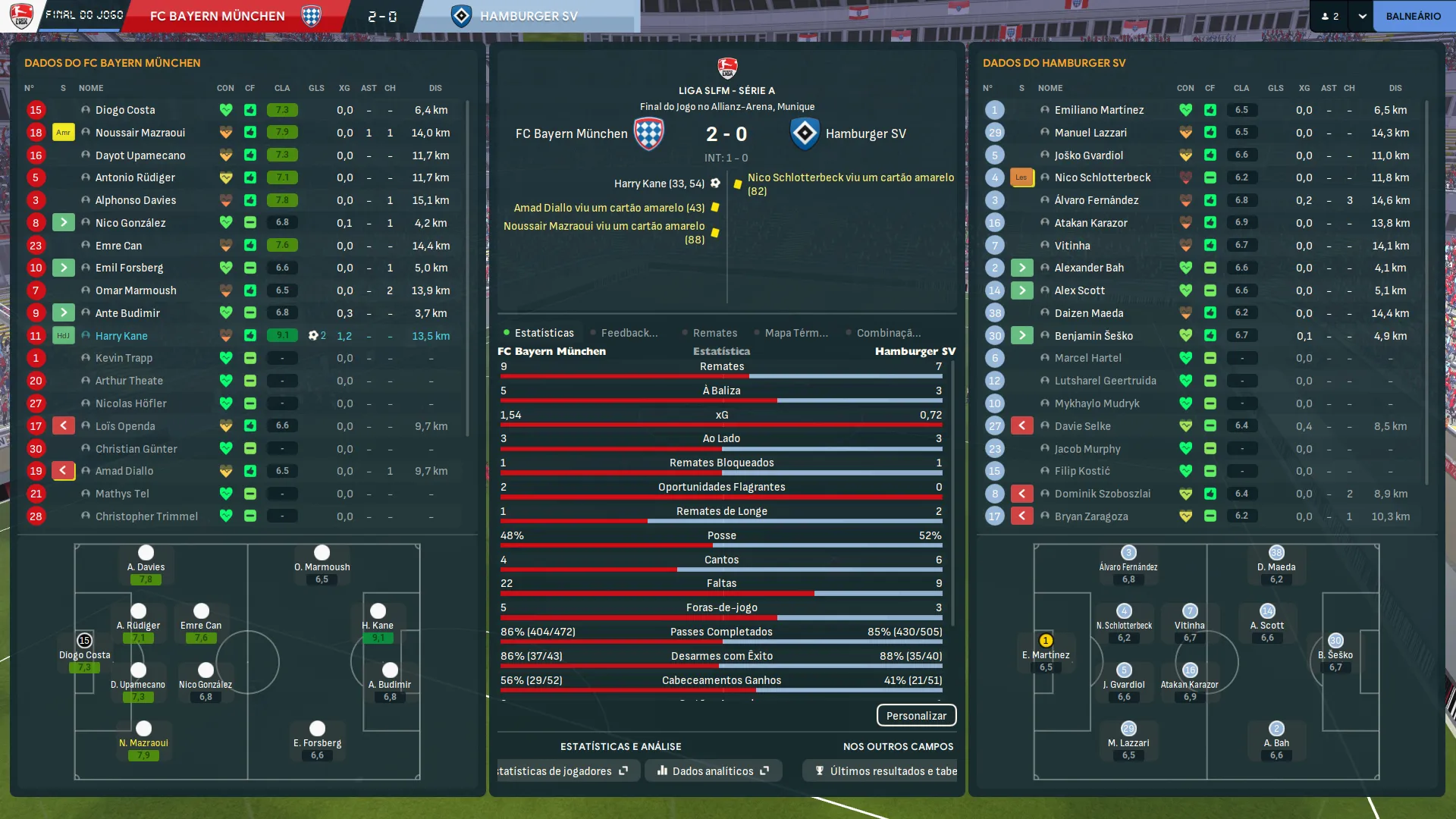Open Estatísticas de jogadores
This screenshot has width=1456, height=819.
pos(563,771)
